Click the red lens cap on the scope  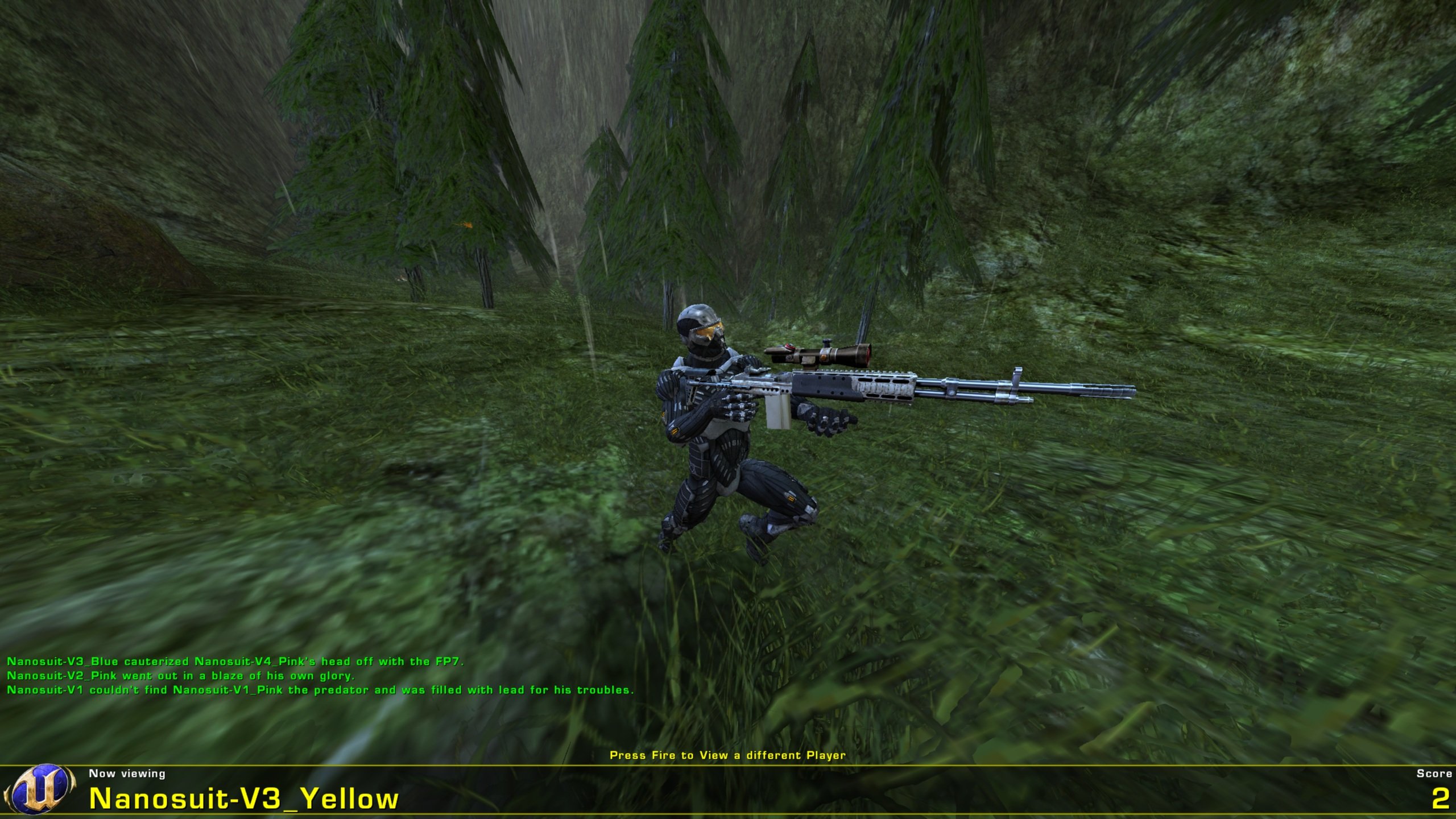[x=789, y=346]
